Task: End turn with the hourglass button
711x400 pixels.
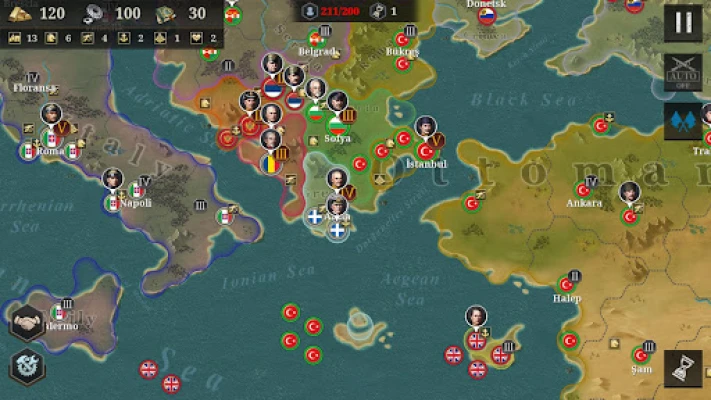Action: click(683, 368)
